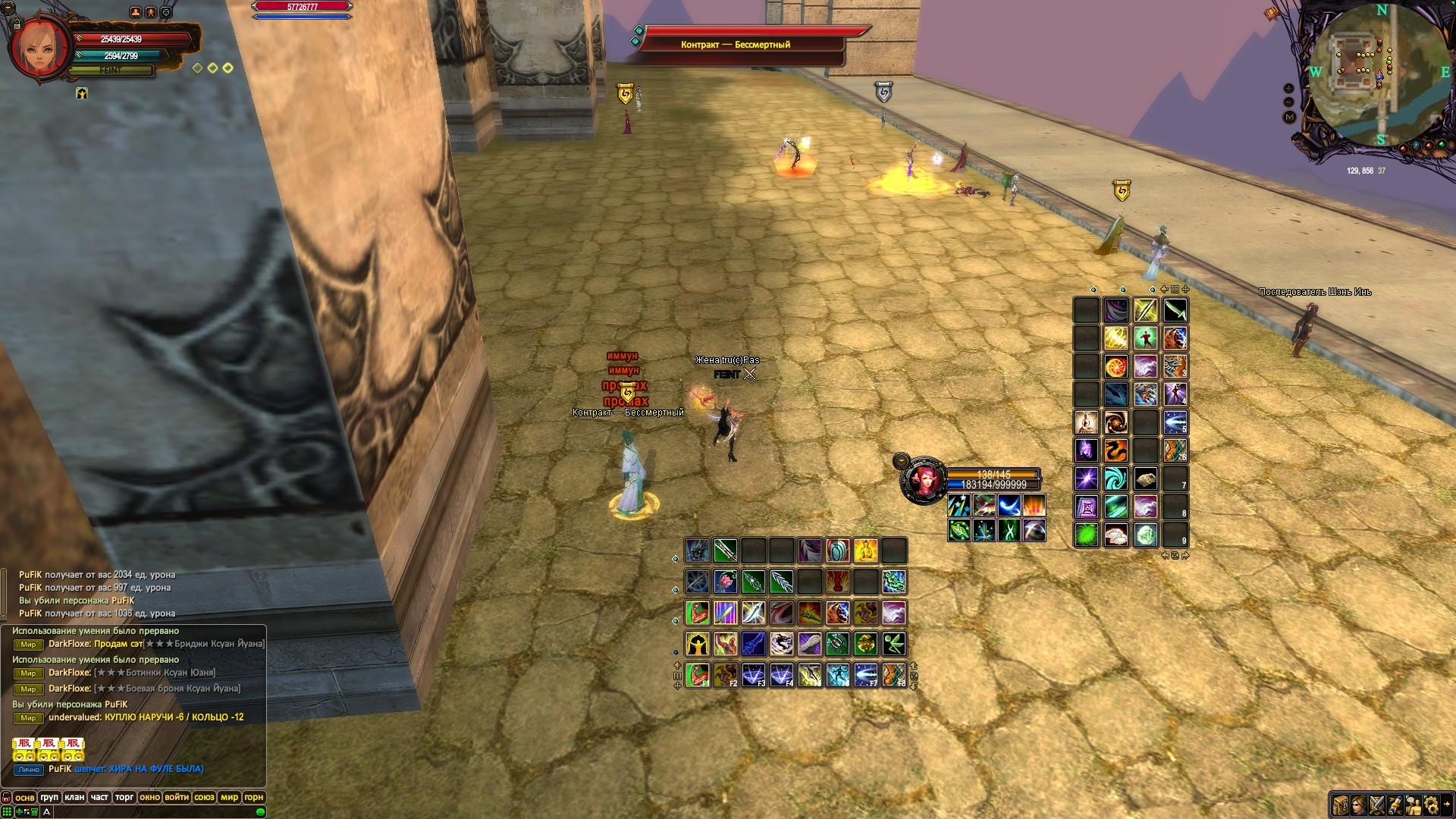Choose the 'союз' alliance chat tab

pos(204,797)
